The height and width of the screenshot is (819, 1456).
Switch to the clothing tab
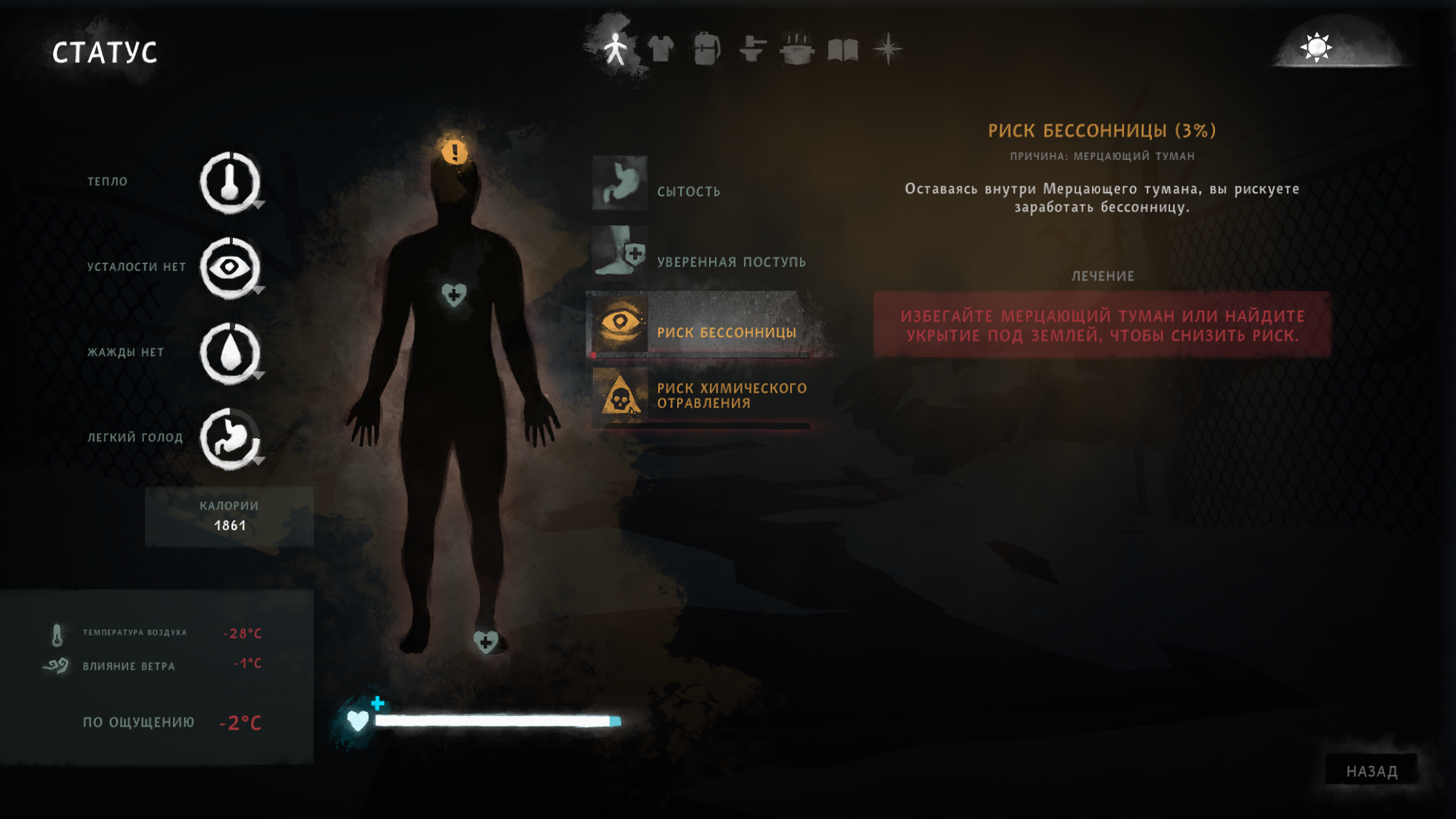(x=661, y=49)
